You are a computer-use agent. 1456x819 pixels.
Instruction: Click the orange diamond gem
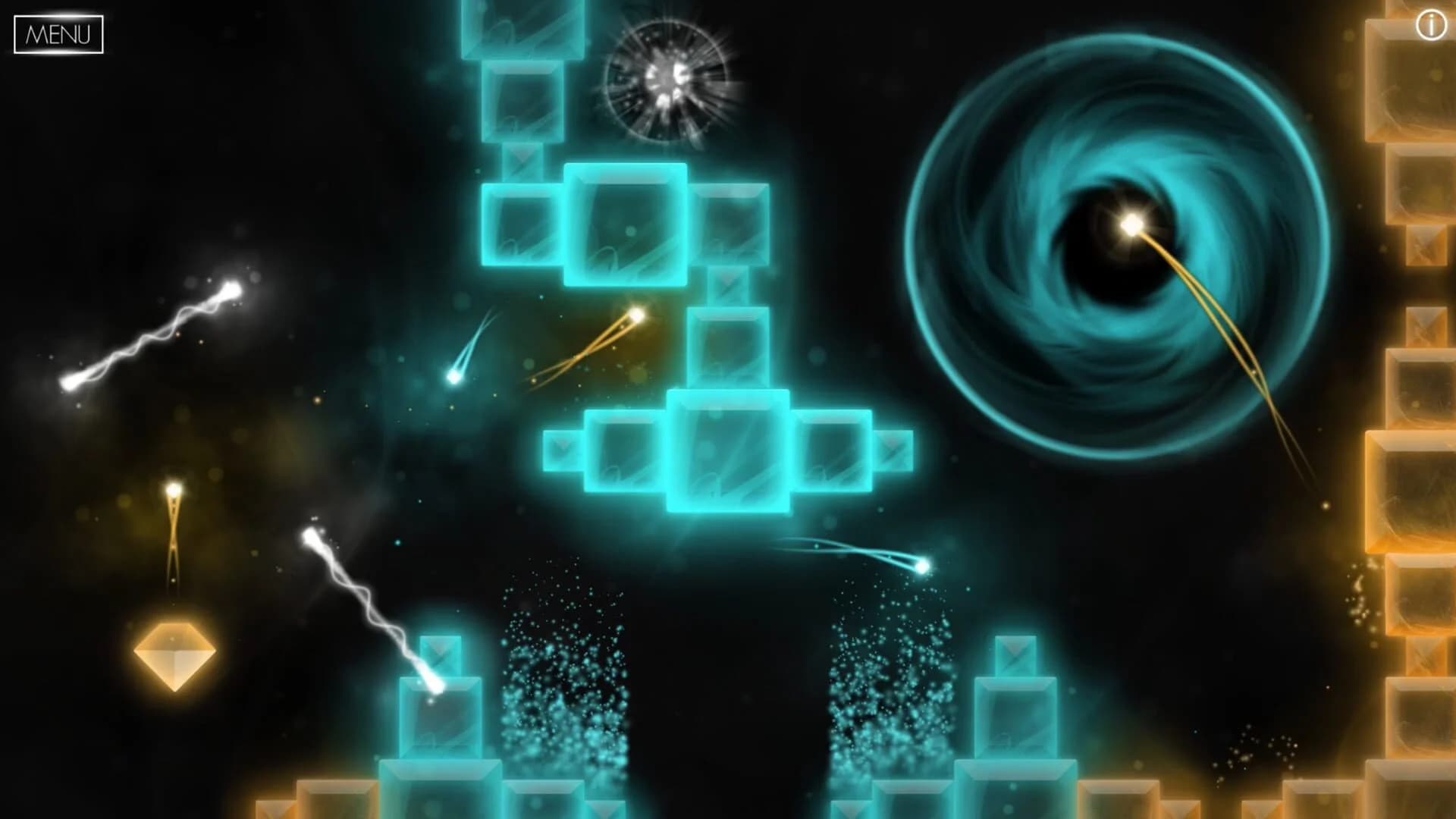click(176, 657)
